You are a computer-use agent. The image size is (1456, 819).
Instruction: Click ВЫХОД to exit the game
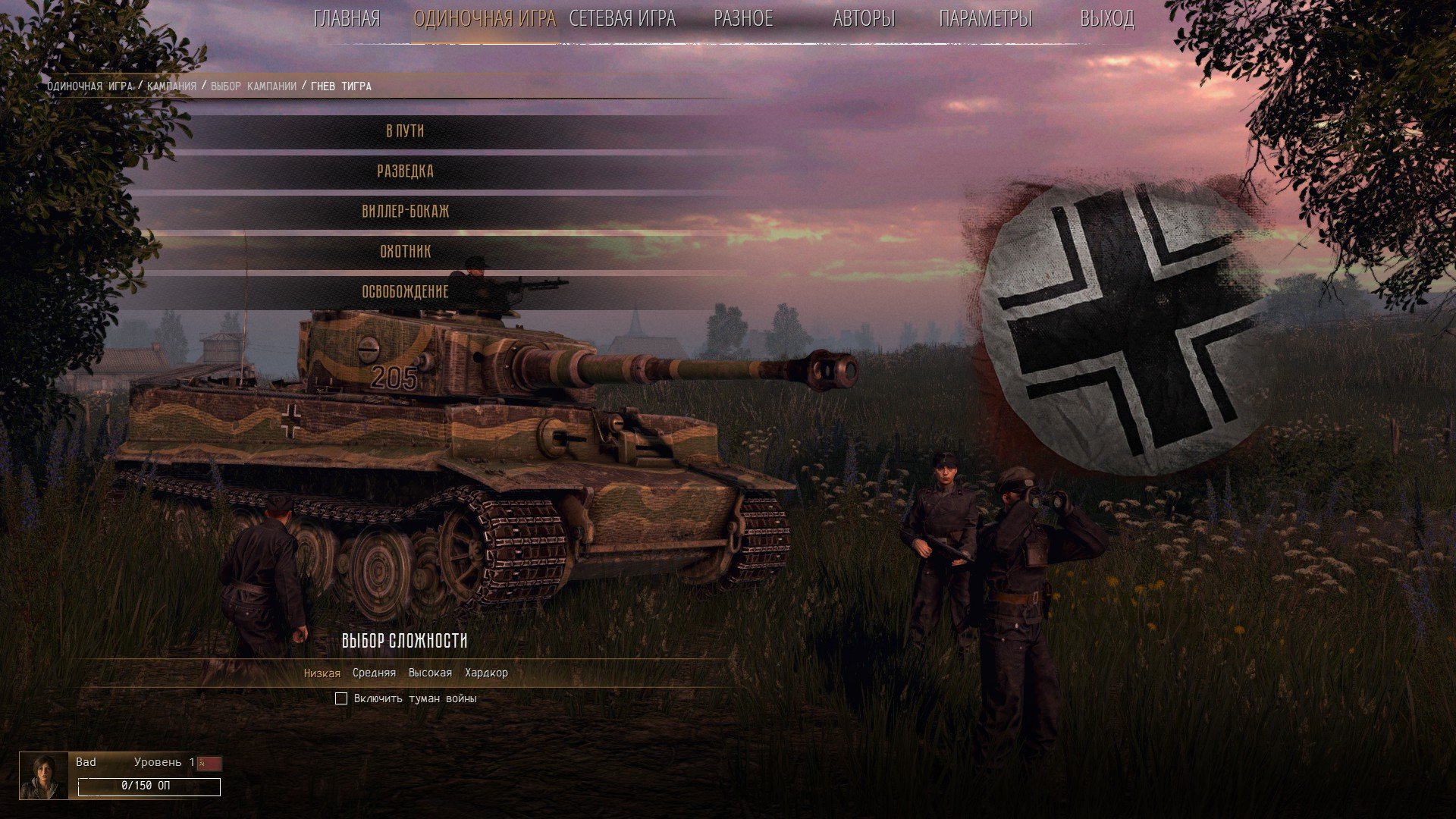(x=1106, y=19)
